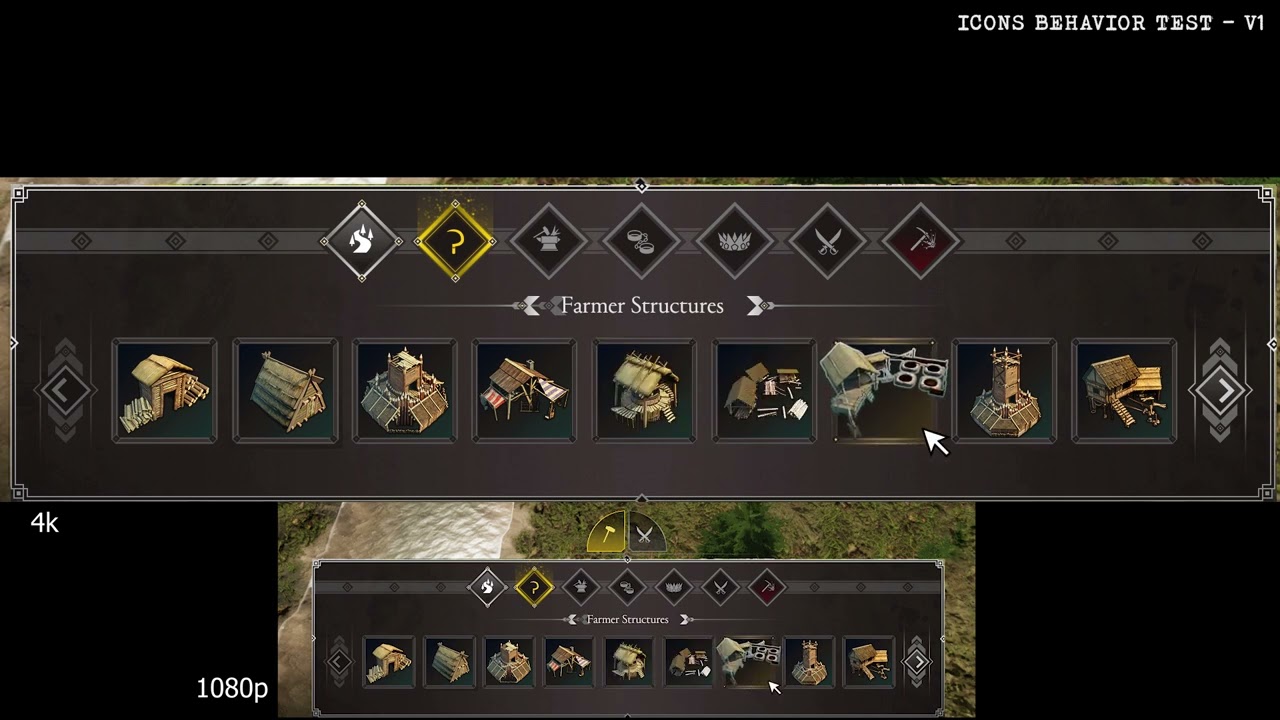Viewport: 1280px width, 720px height.
Task: Show previous structures with the 4k left arrow
Action: click(63, 391)
